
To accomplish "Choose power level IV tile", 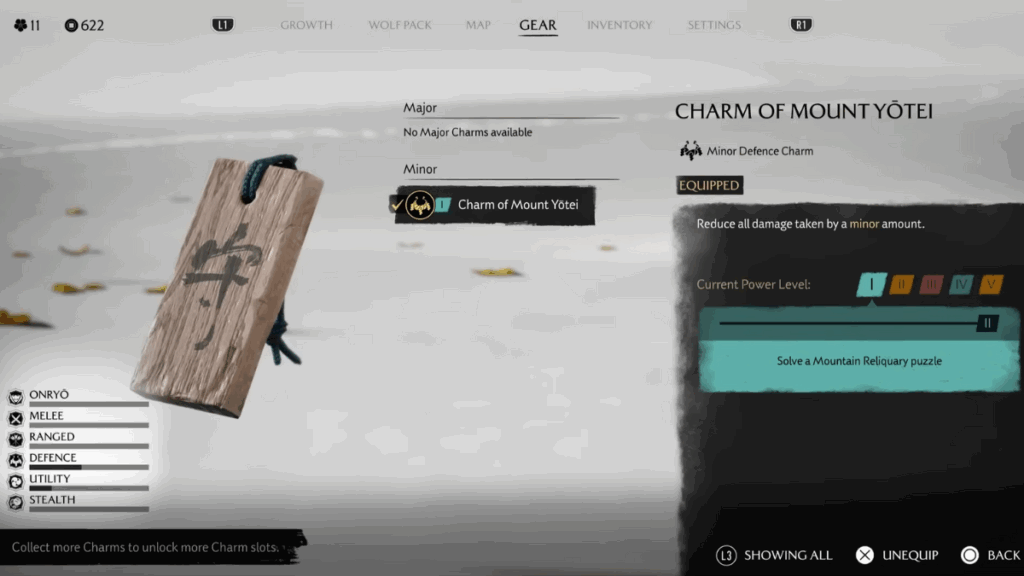I will (961, 285).
